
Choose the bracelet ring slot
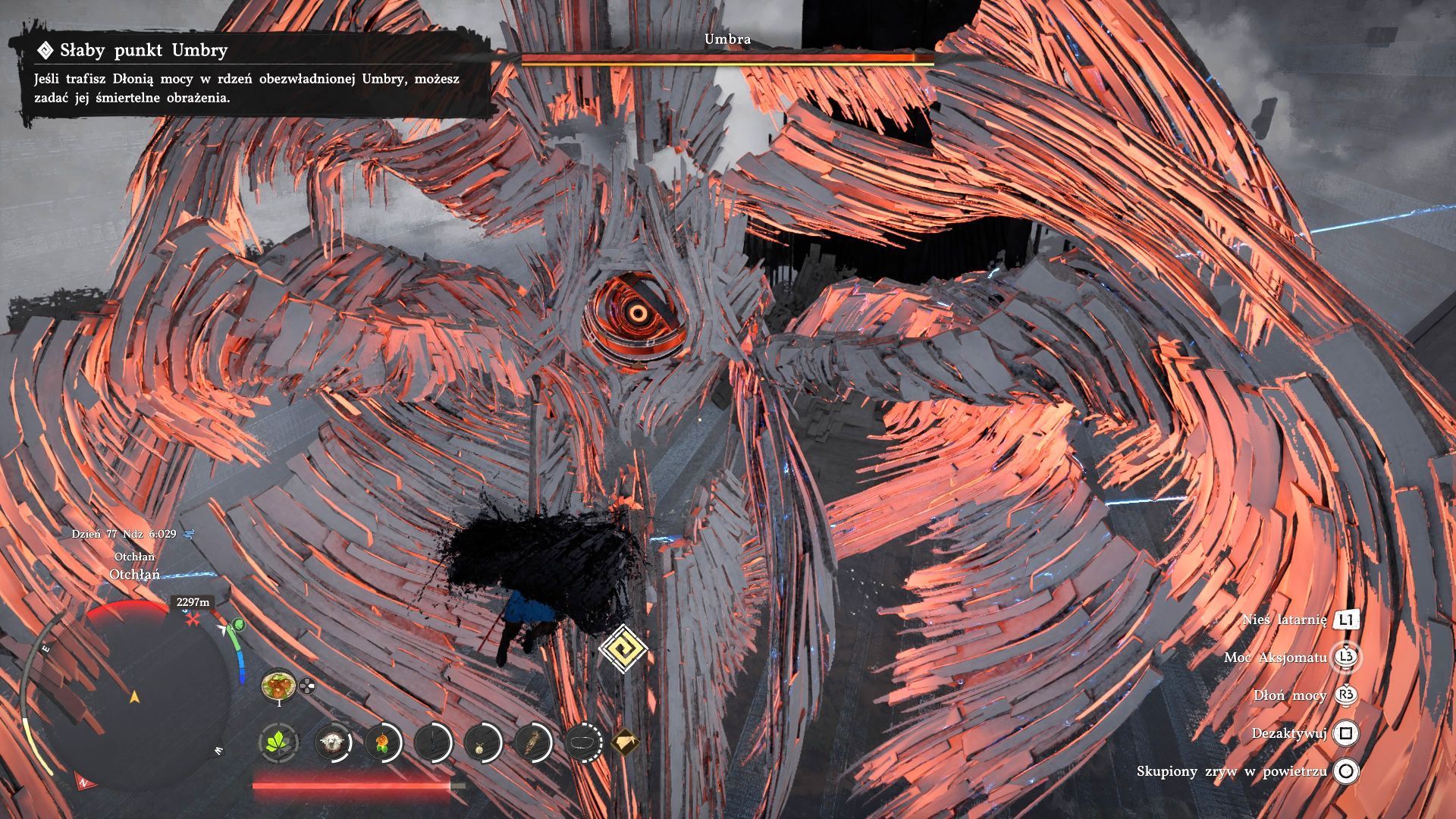[x=583, y=742]
